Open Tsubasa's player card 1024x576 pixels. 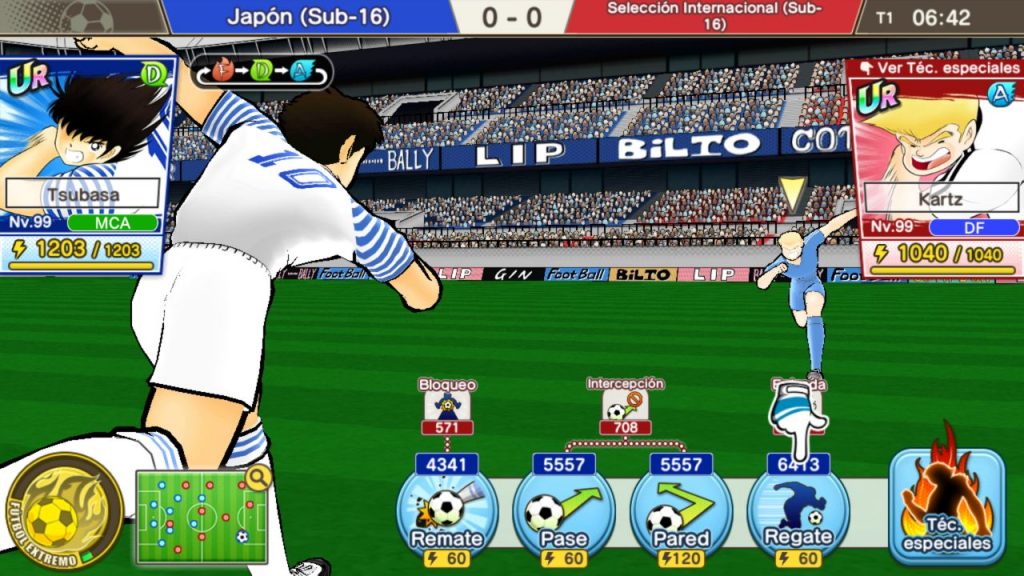click(86, 165)
